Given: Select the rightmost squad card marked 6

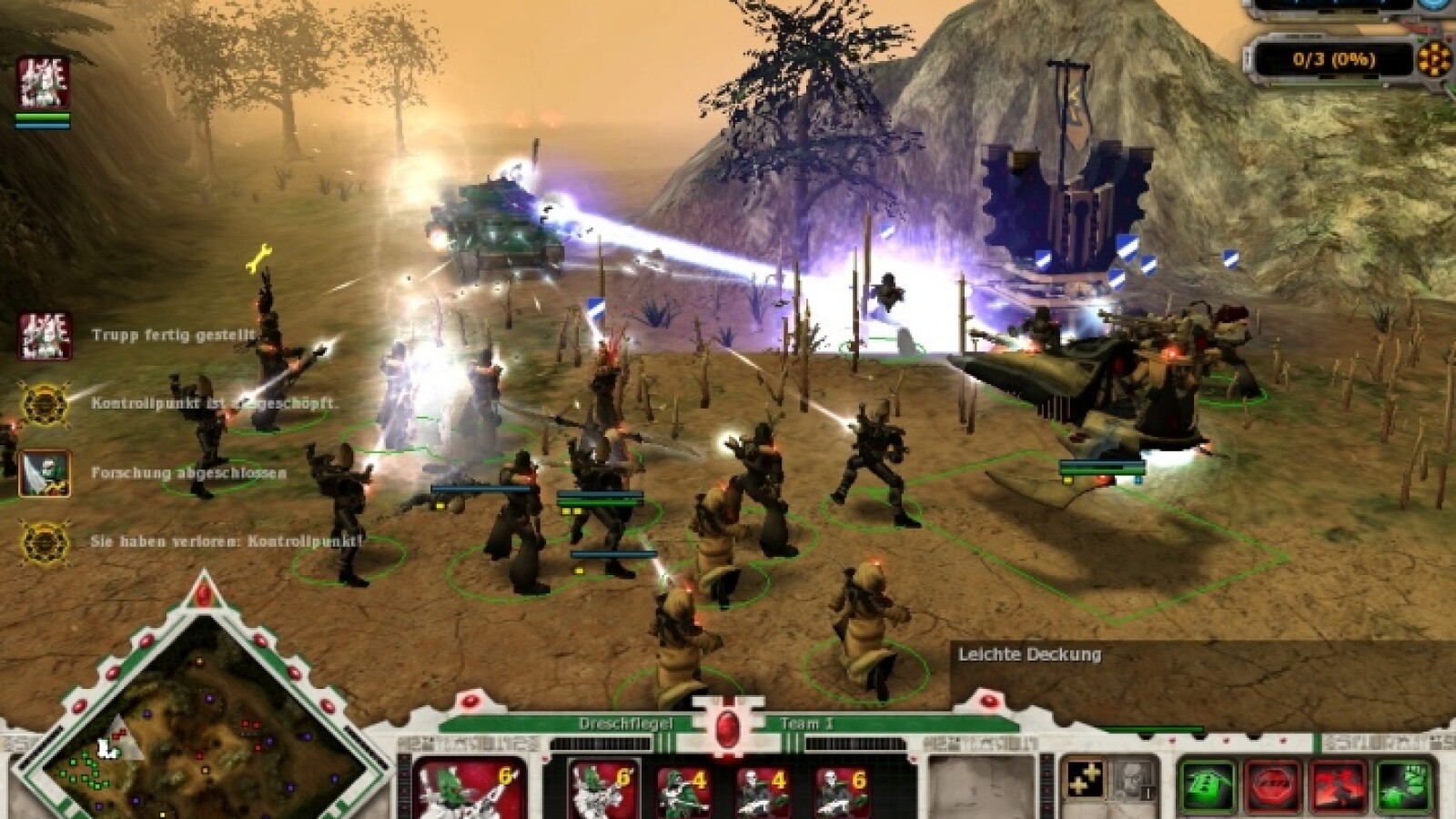Looking at the screenshot, I should click(x=842, y=789).
